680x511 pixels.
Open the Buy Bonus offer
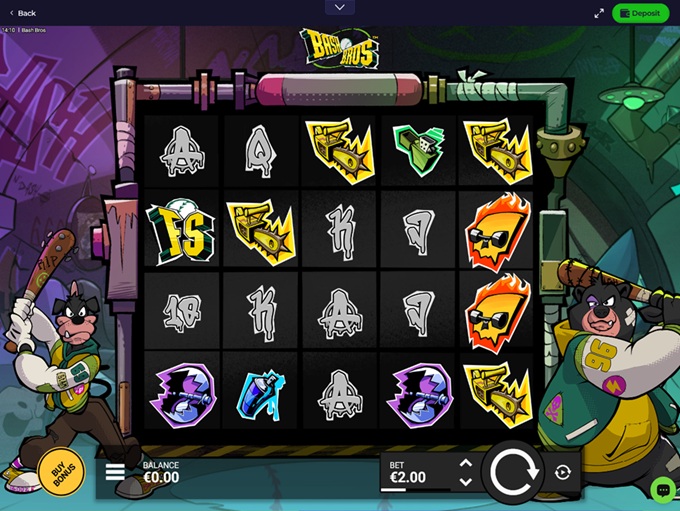click(60, 472)
